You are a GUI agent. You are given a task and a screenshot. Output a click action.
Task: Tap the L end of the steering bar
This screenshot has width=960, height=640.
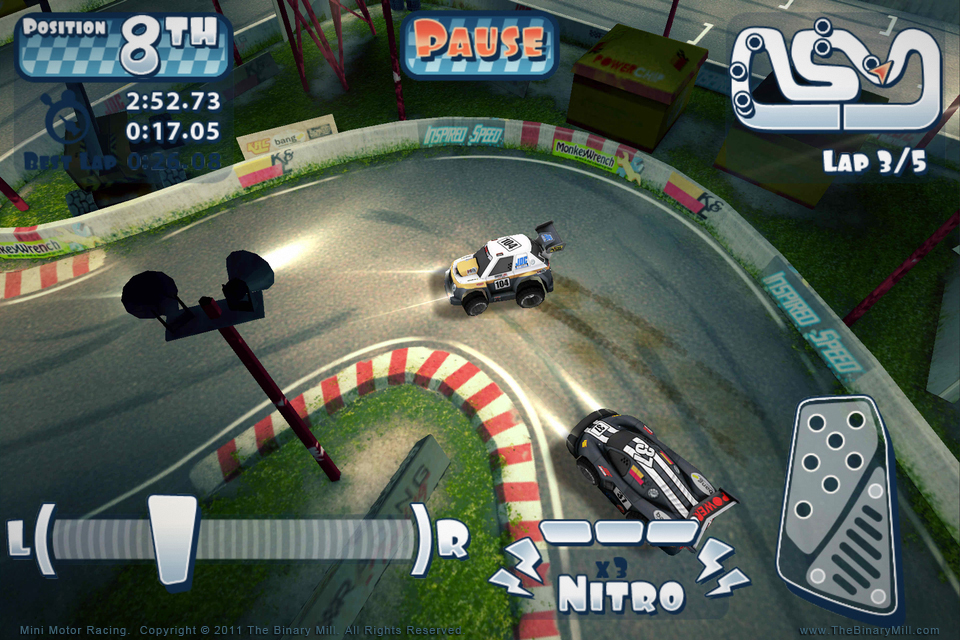pyautogui.click(x=18, y=541)
